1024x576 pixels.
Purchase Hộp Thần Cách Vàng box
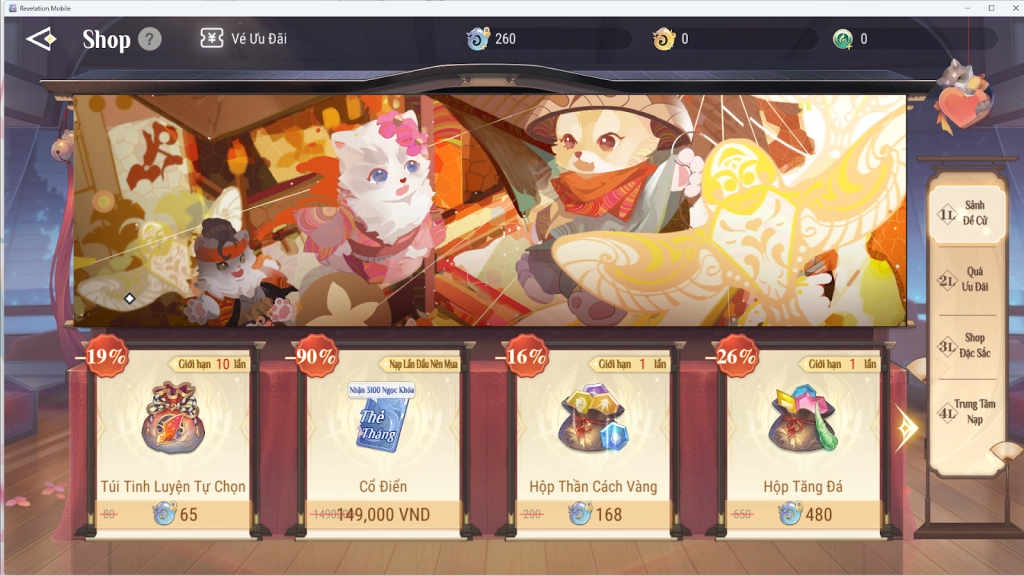[x=593, y=440]
